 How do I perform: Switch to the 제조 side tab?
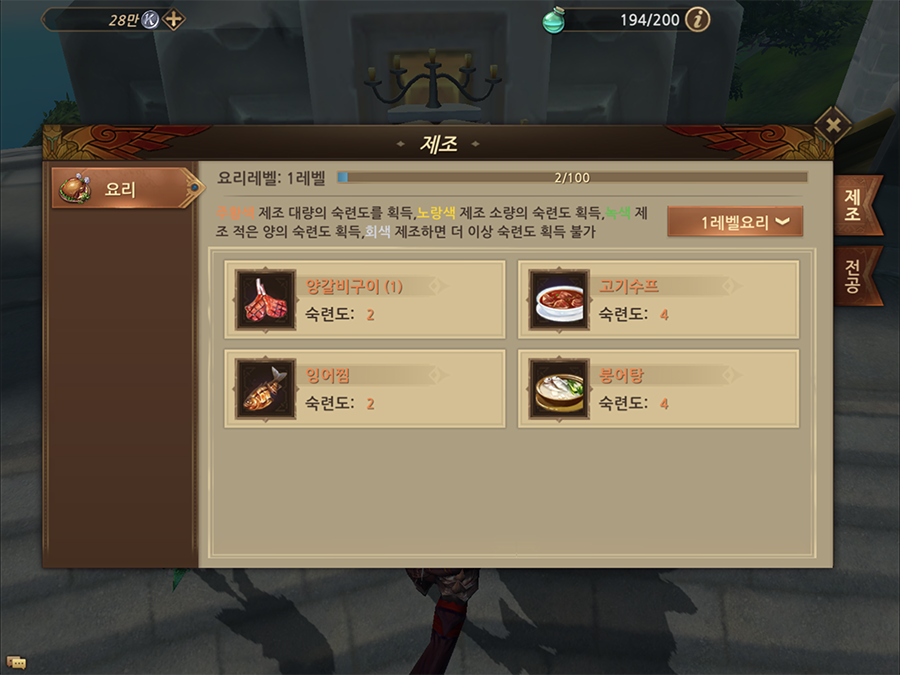855,206
